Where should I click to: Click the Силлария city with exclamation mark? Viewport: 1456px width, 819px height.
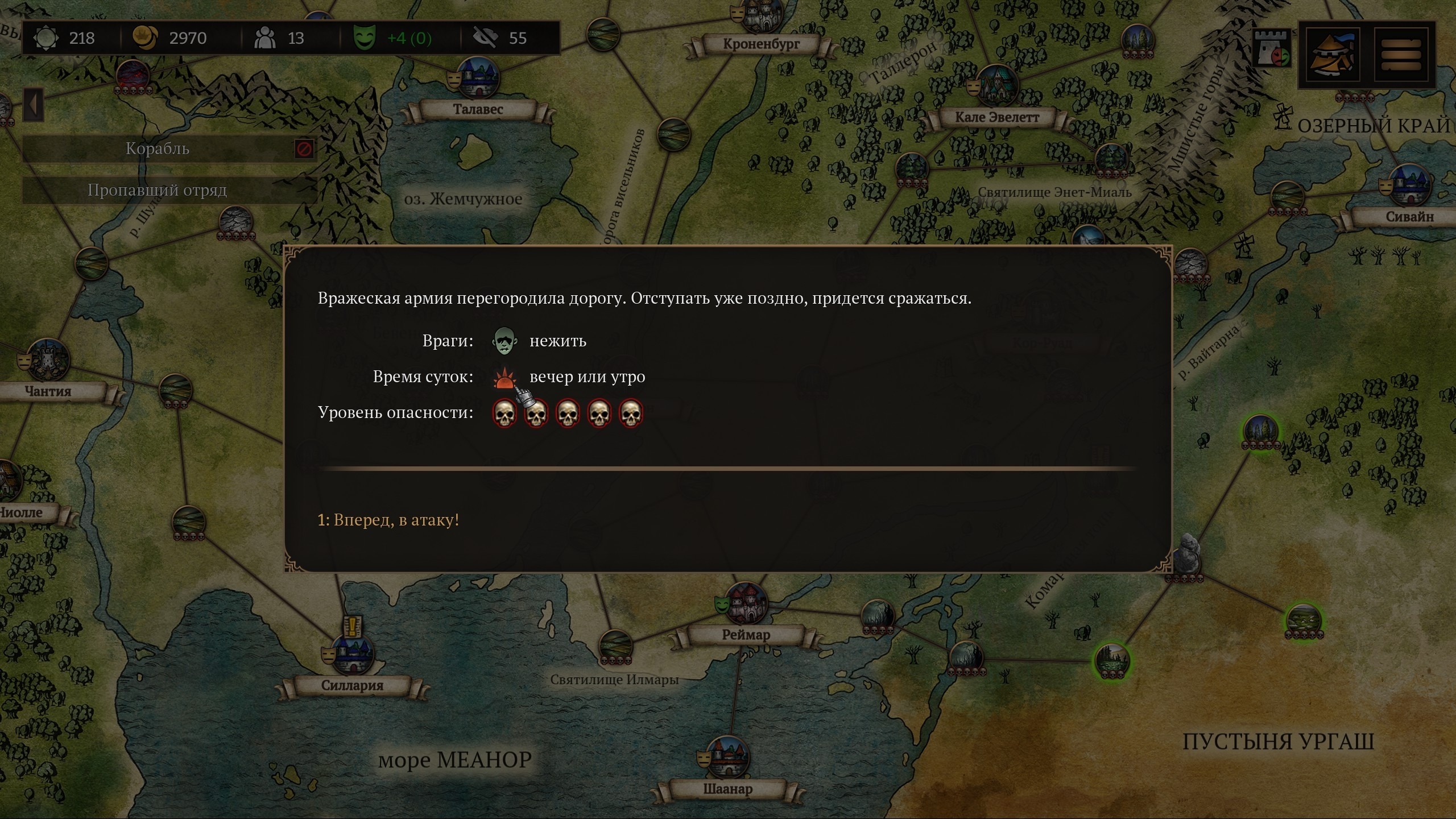(353, 653)
